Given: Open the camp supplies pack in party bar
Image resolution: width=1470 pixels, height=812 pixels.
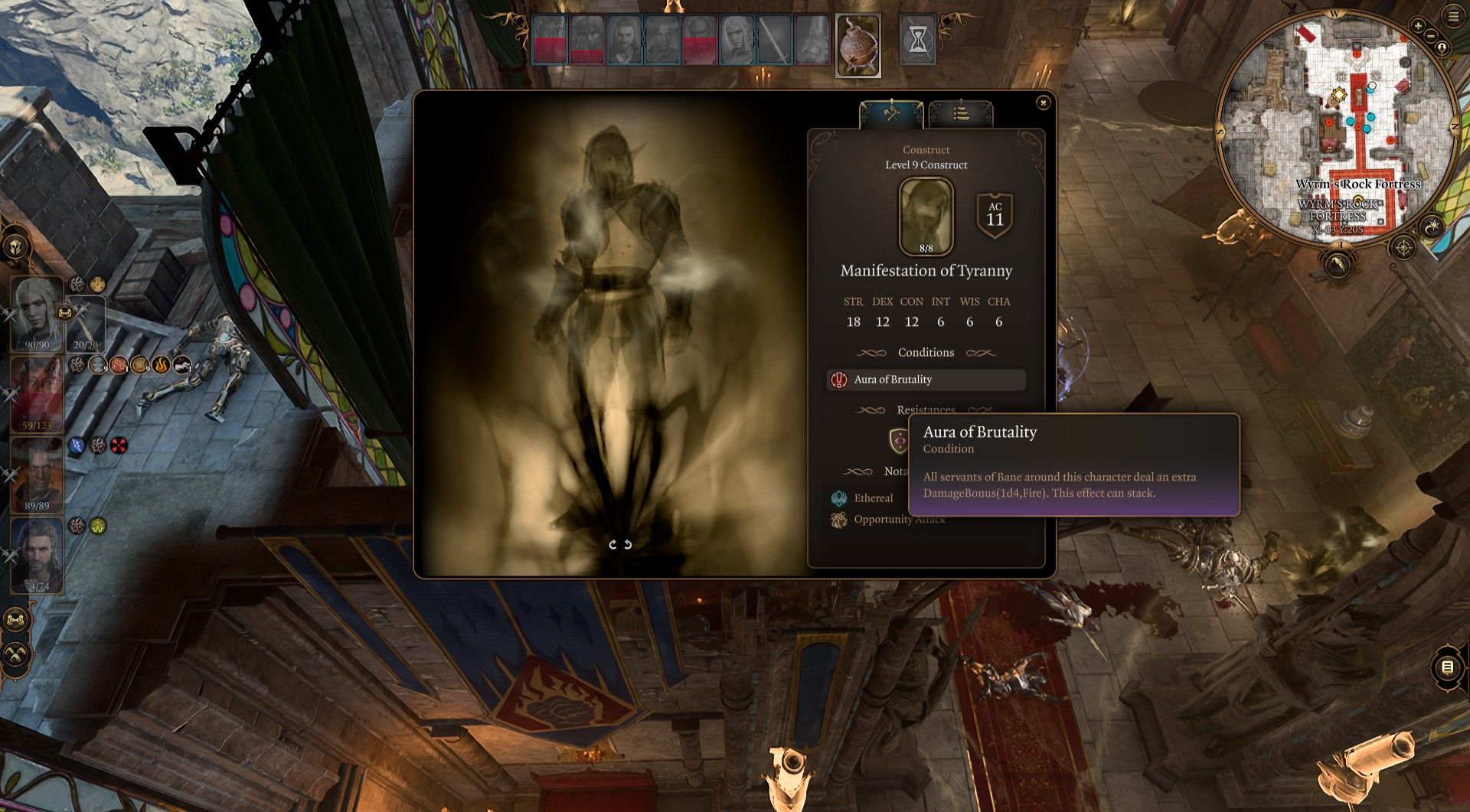Looking at the screenshot, I should [857, 44].
